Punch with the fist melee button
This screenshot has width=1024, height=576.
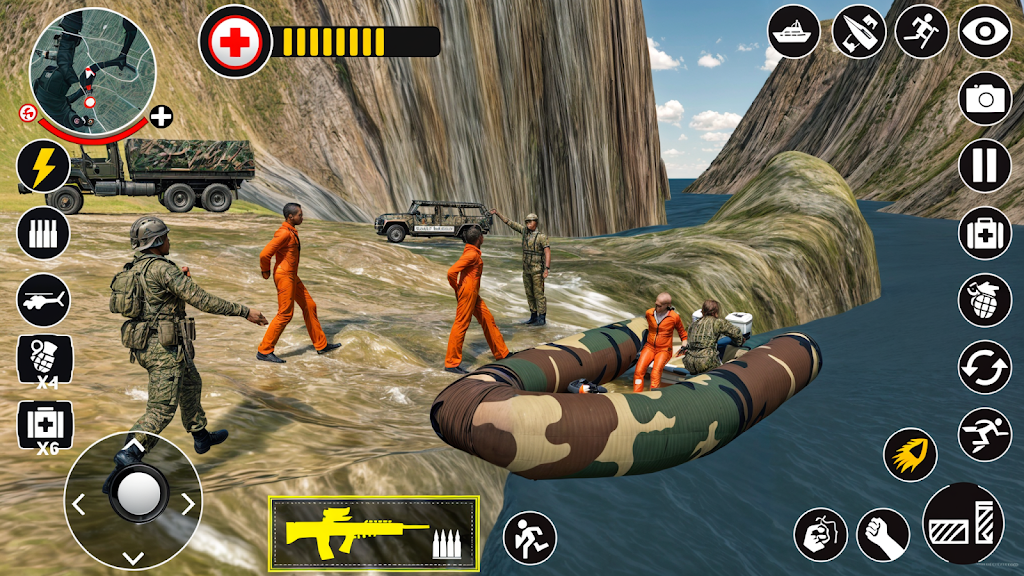pyautogui.click(x=882, y=534)
